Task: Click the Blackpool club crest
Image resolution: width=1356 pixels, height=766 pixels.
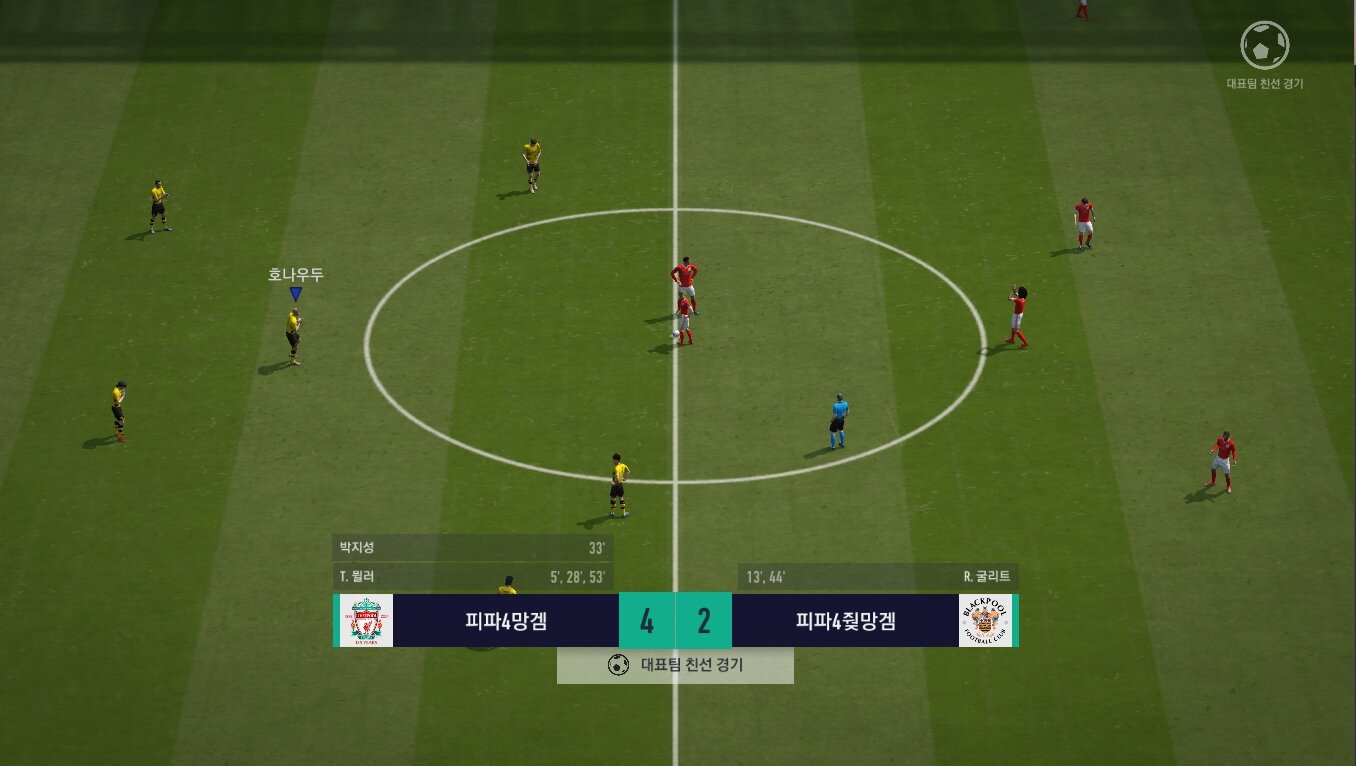Action: pos(985,621)
